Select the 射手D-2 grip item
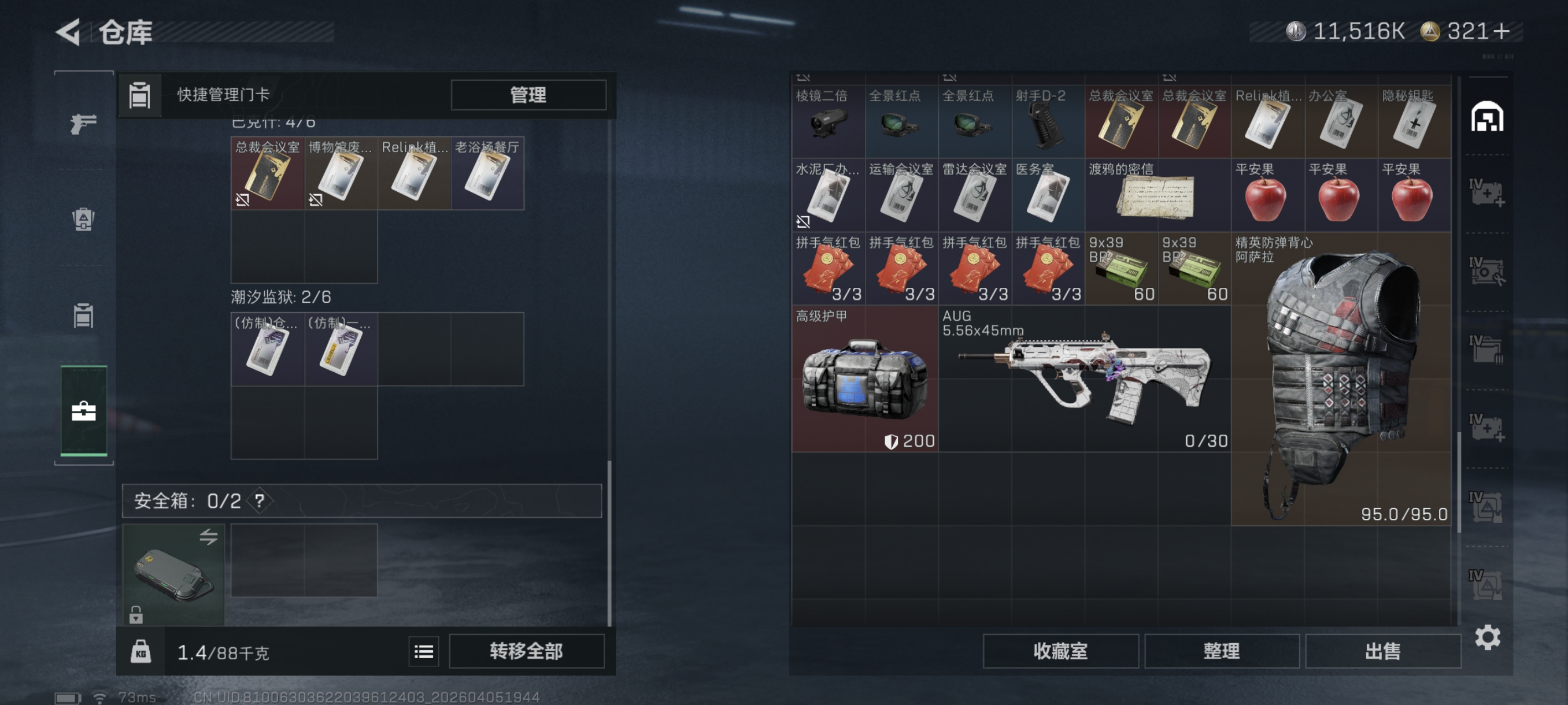The image size is (1568, 705). (1048, 122)
